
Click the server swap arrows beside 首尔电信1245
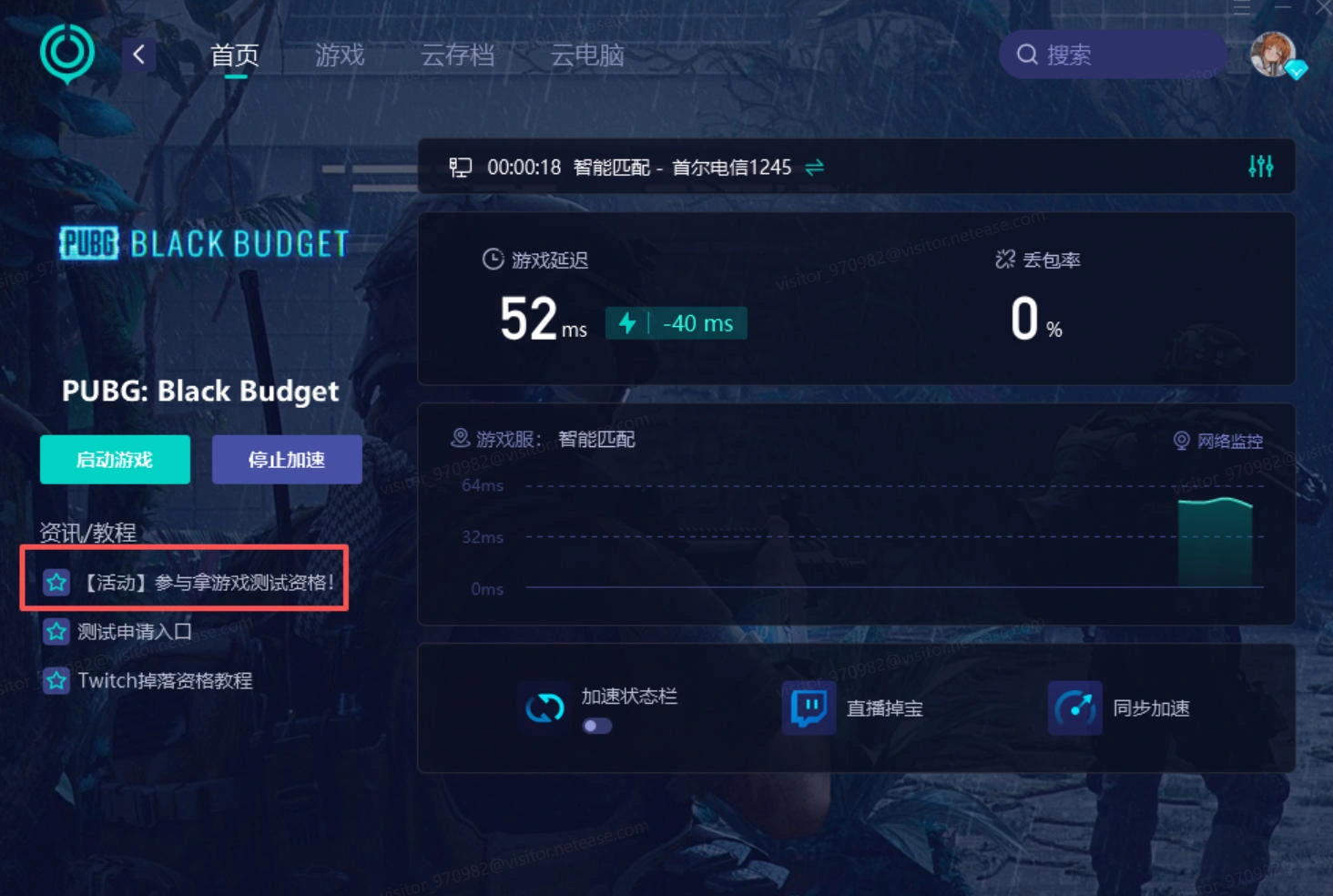point(815,167)
